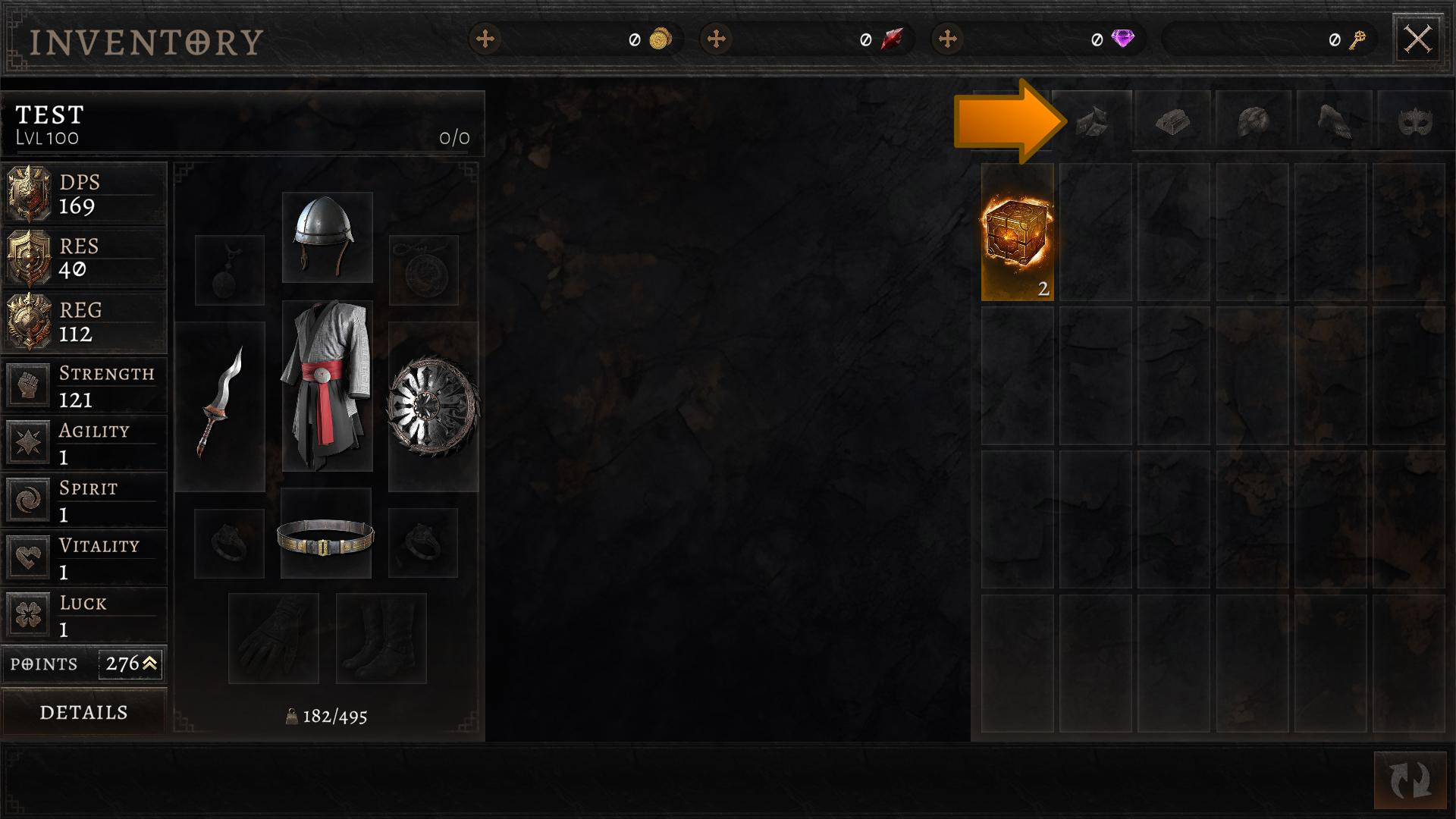
Task: Select the glowing cube item stack
Action: [x=1017, y=232]
